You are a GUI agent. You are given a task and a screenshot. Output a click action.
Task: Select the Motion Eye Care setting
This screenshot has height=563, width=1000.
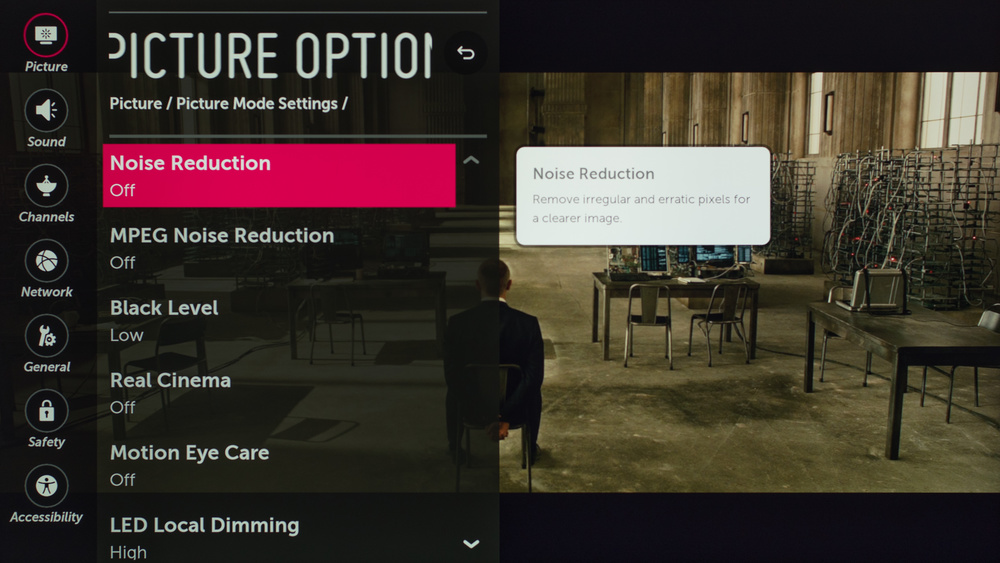[279, 465]
